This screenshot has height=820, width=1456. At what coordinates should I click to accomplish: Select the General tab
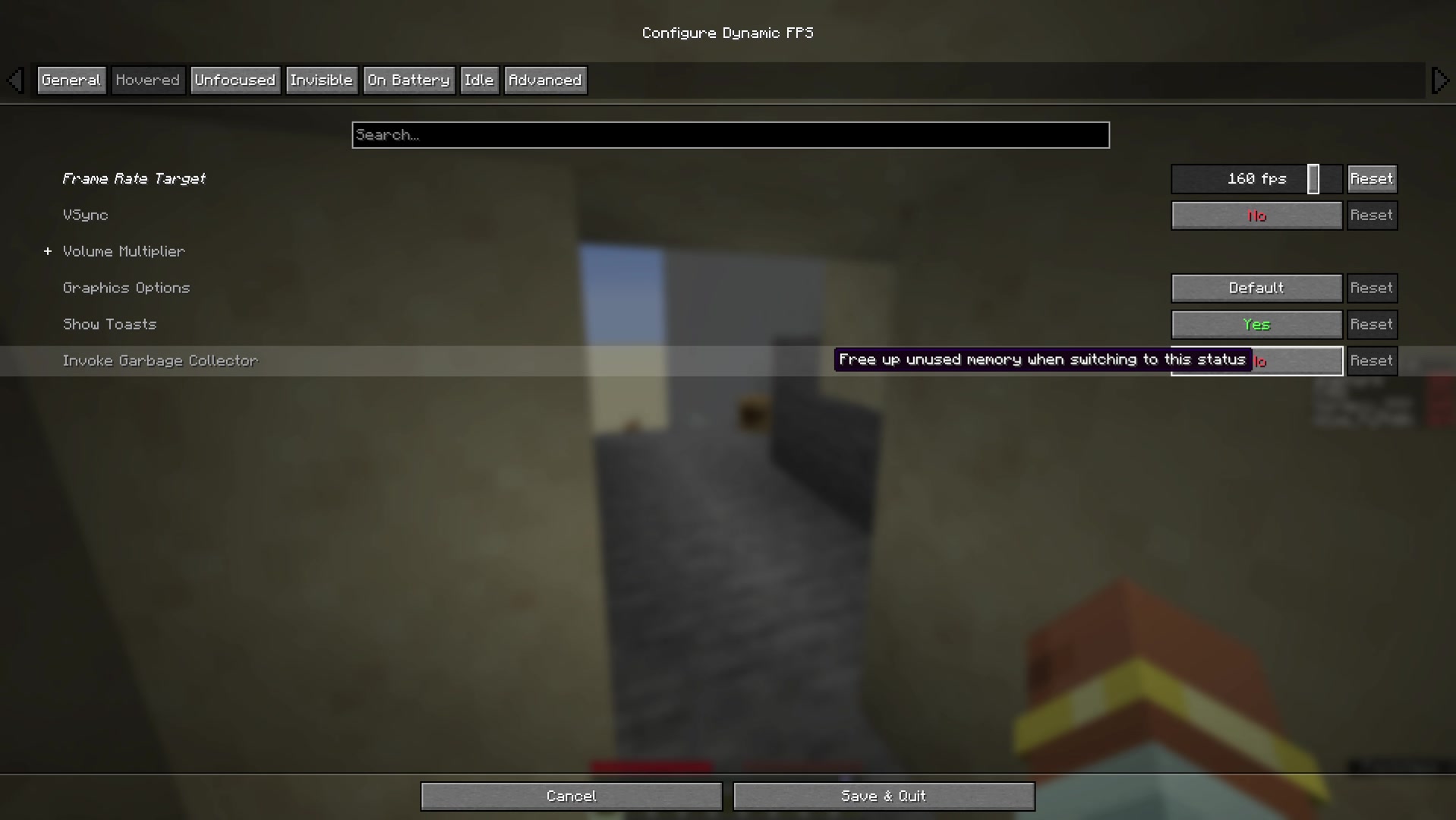(71, 80)
